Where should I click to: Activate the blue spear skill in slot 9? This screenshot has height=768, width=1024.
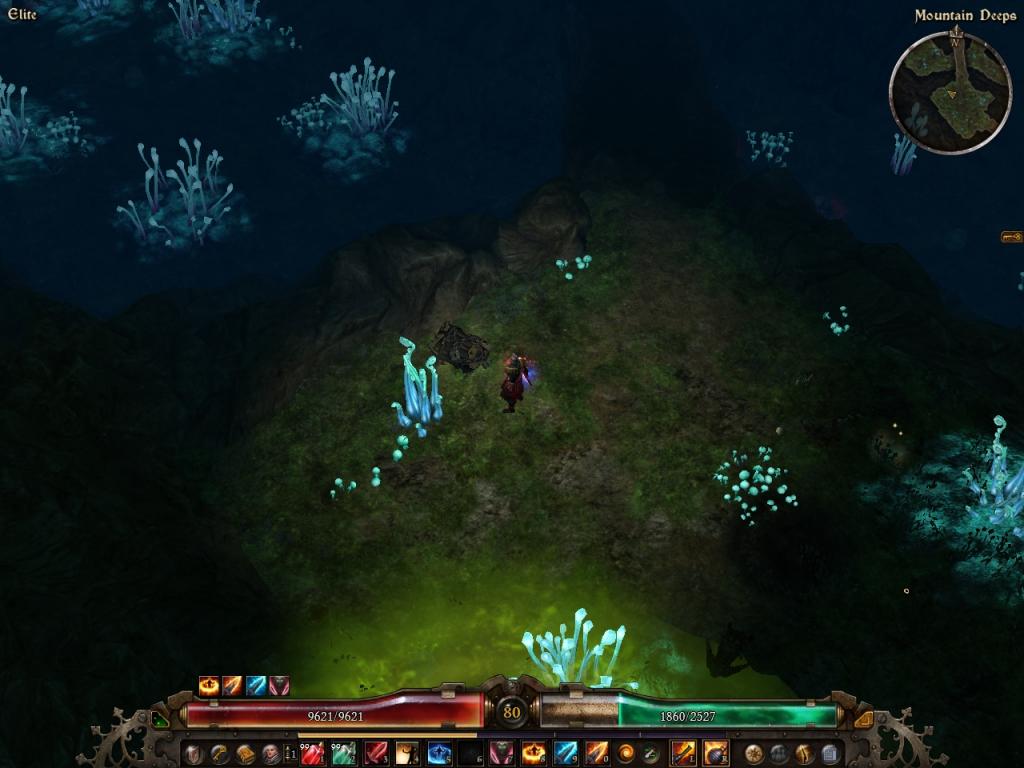565,753
